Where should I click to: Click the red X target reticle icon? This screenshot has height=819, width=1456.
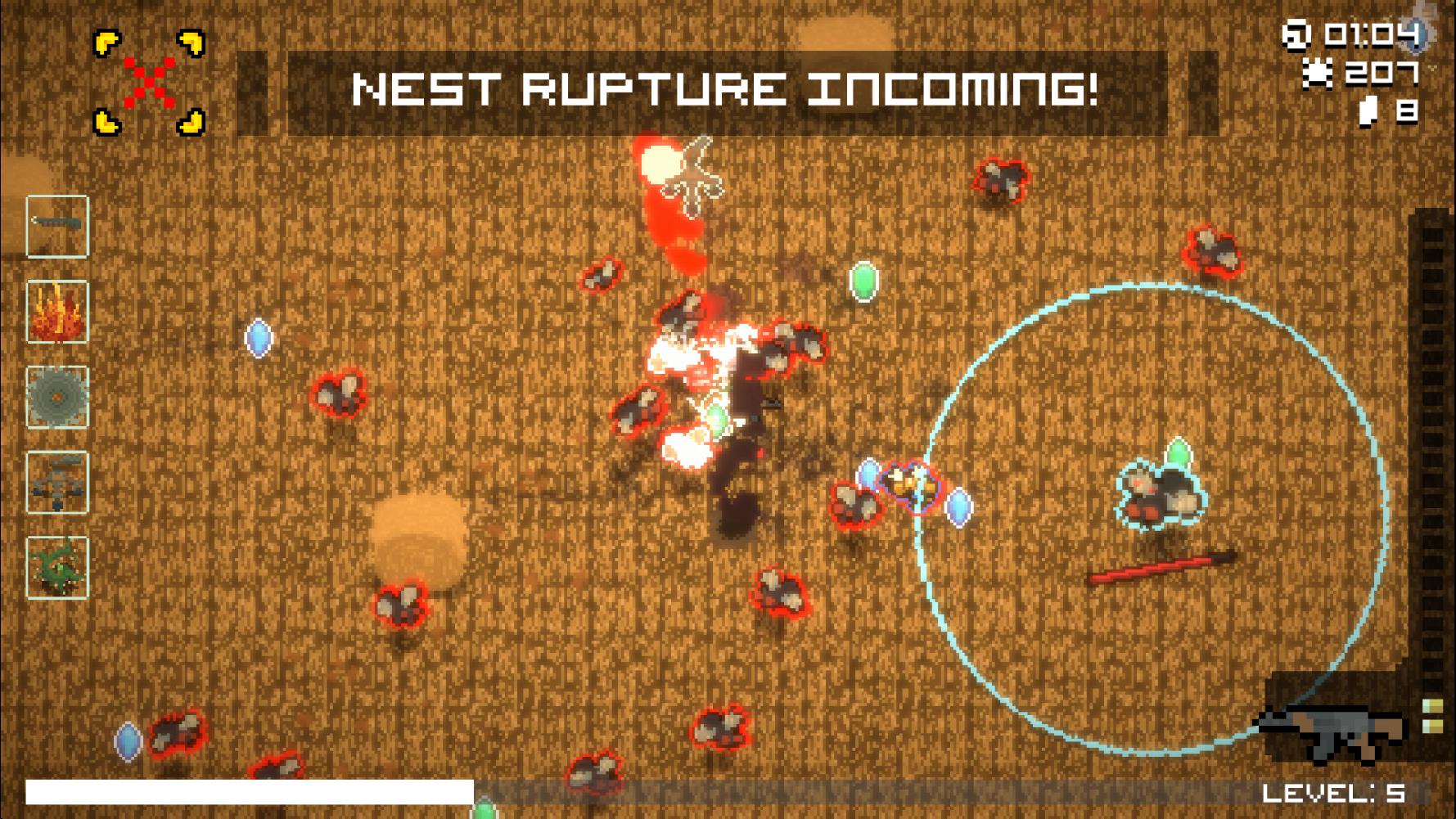pos(149,82)
